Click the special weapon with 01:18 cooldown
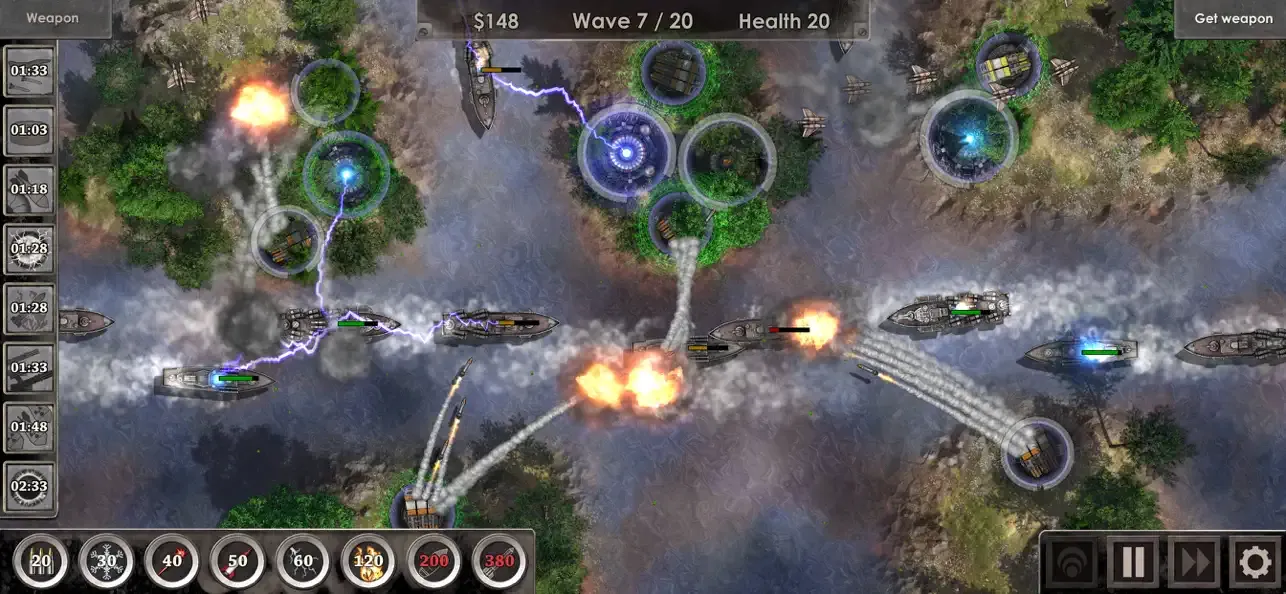1286x594 pixels. (x=29, y=190)
